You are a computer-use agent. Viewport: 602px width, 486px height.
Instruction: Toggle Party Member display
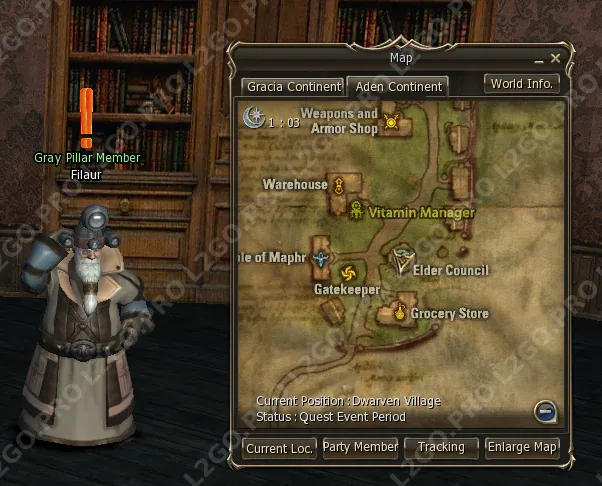(x=360, y=447)
